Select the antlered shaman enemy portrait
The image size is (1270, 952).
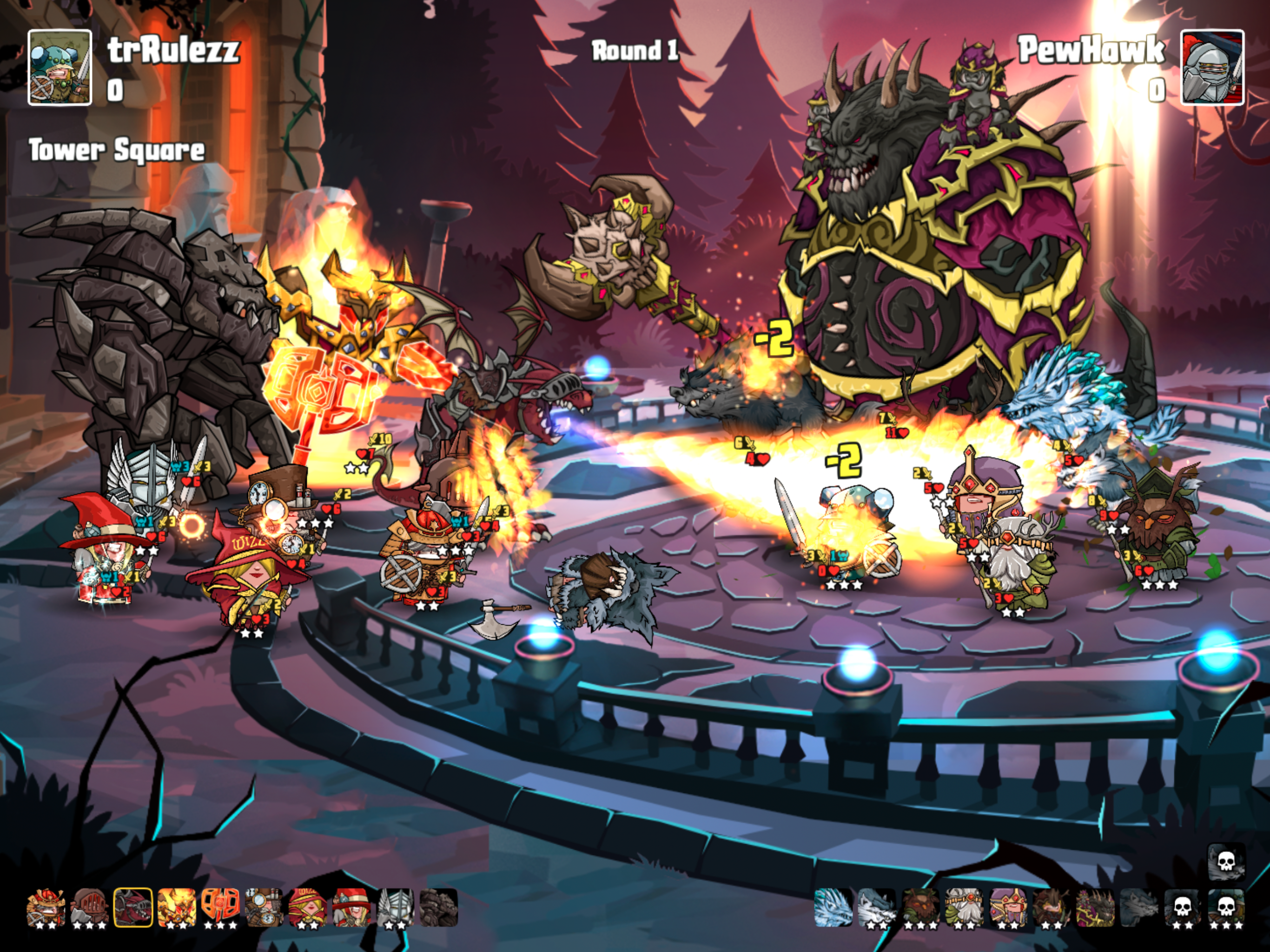click(1051, 907)
